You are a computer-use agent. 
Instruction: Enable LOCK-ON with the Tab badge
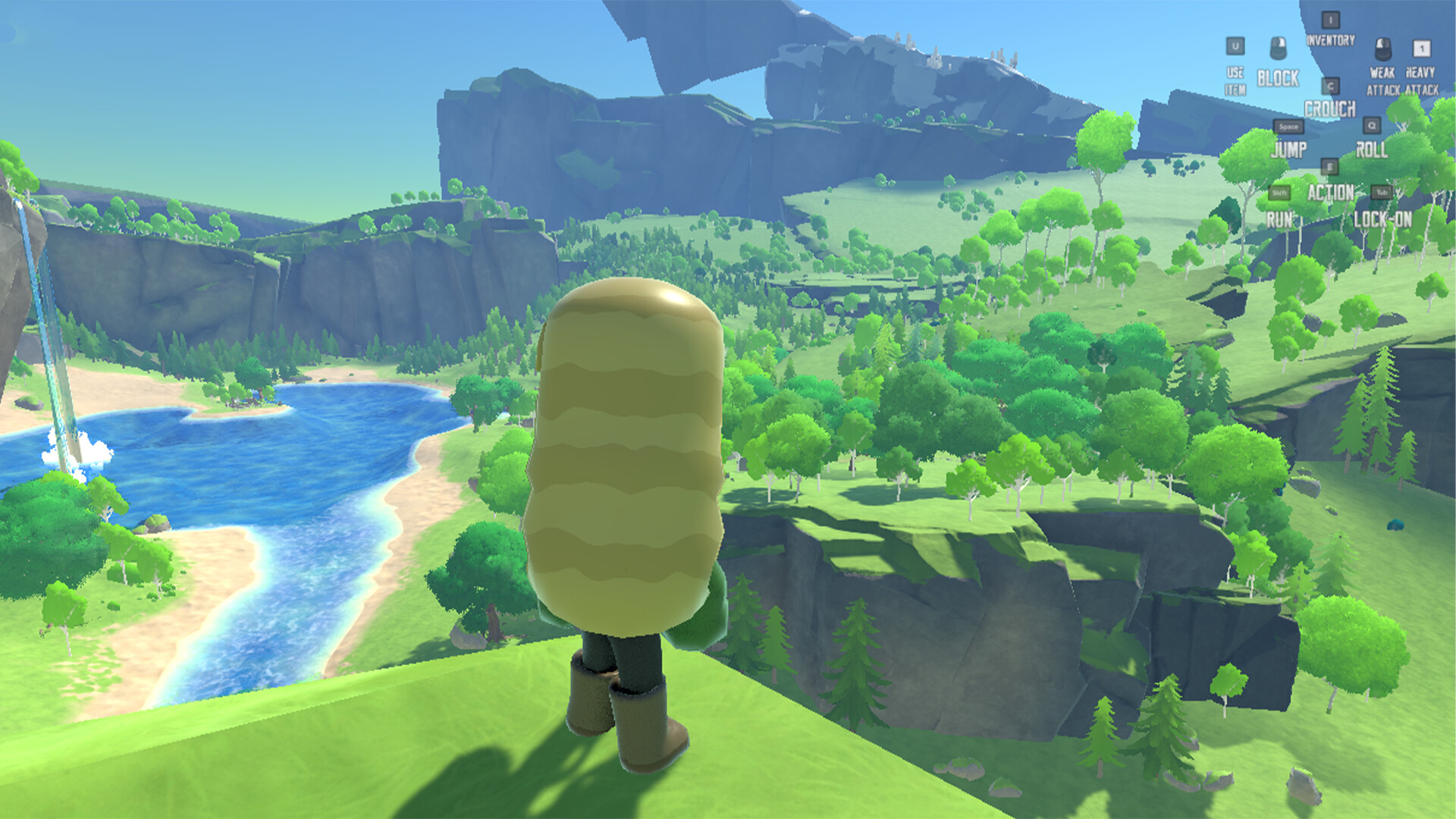(x=1383, y=192)
